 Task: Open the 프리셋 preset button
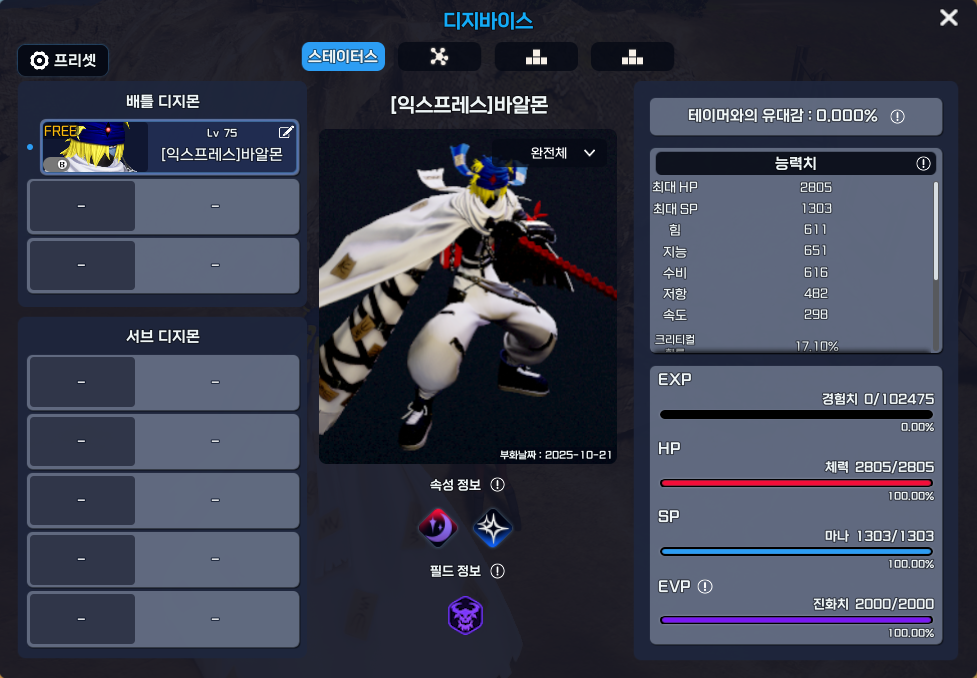click(x=63, y=60)
